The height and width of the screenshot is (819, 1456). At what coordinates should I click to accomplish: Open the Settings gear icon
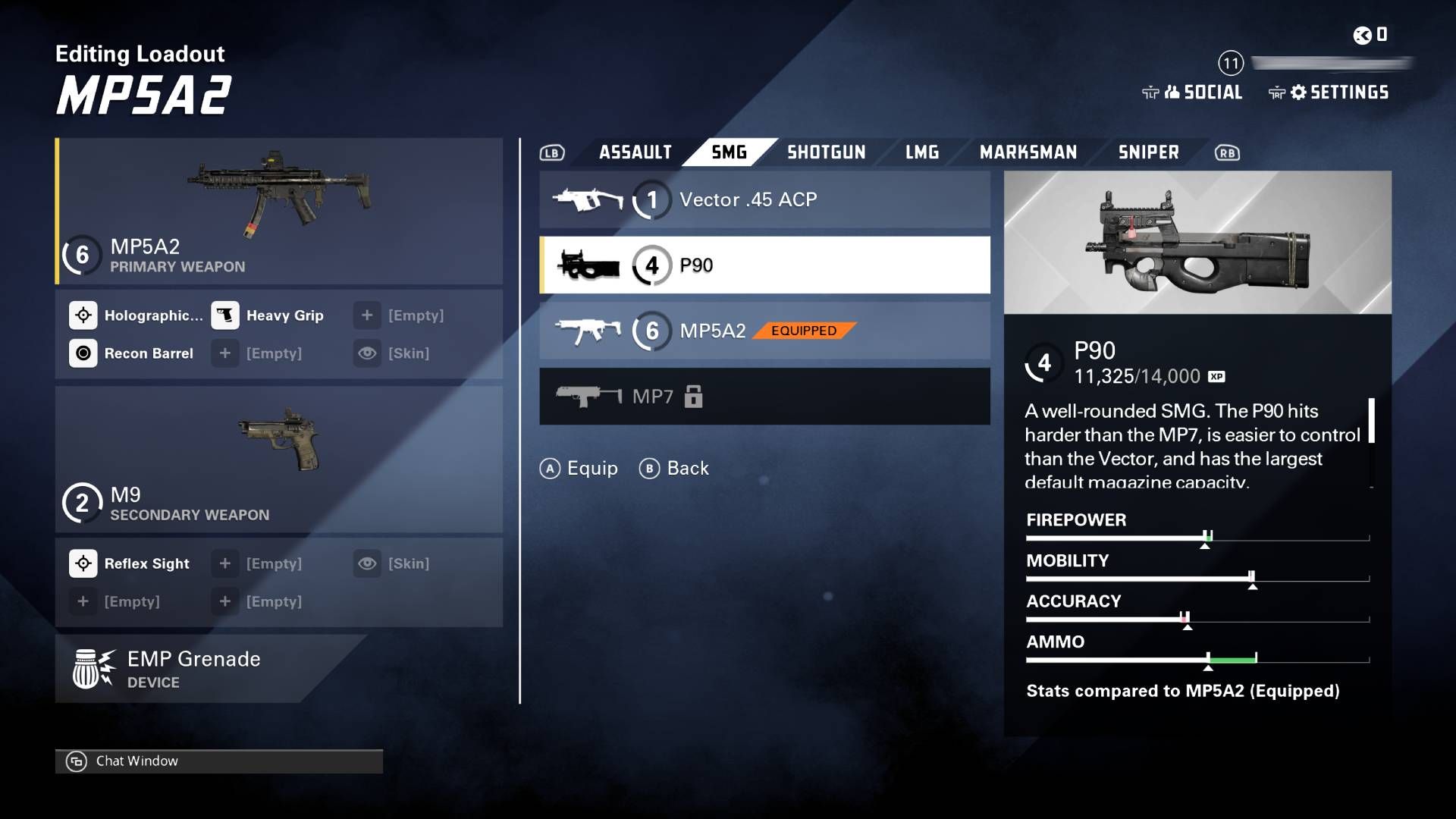pyautogui.click(x=1299, y=93)
